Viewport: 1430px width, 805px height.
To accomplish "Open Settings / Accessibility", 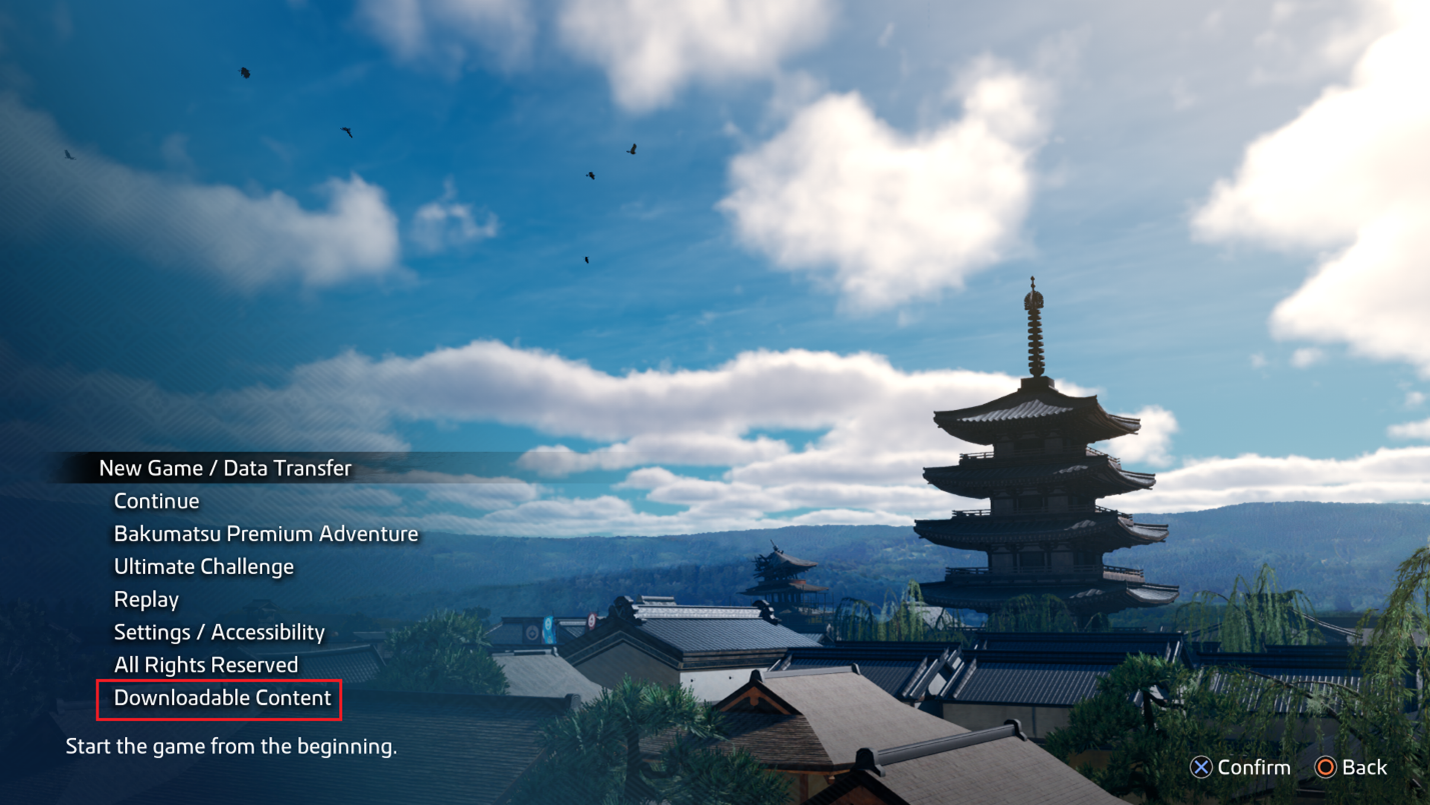I will pyautogui.click(x=219, y=632).
